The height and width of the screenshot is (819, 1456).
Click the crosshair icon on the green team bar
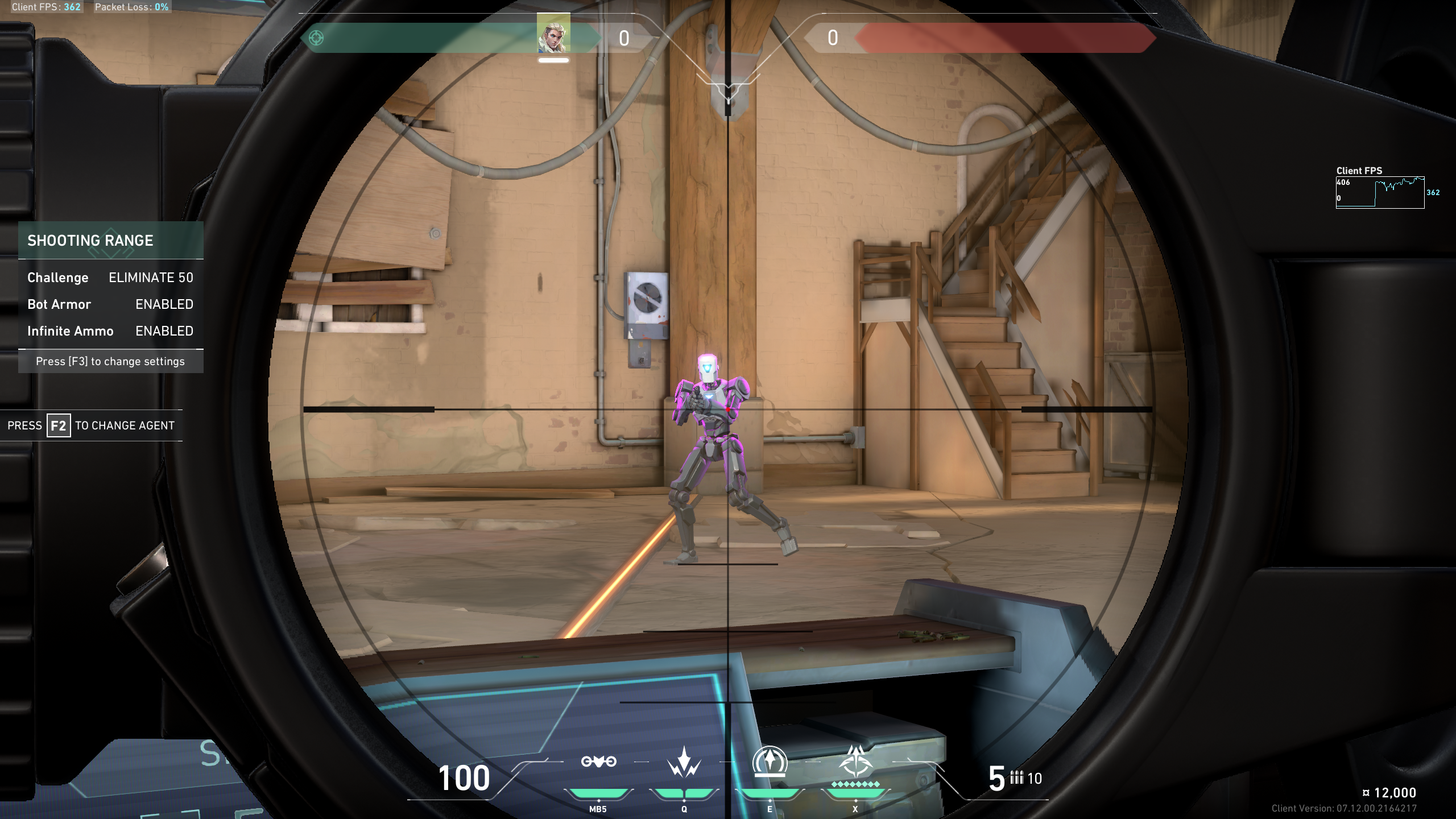[316, 38]
